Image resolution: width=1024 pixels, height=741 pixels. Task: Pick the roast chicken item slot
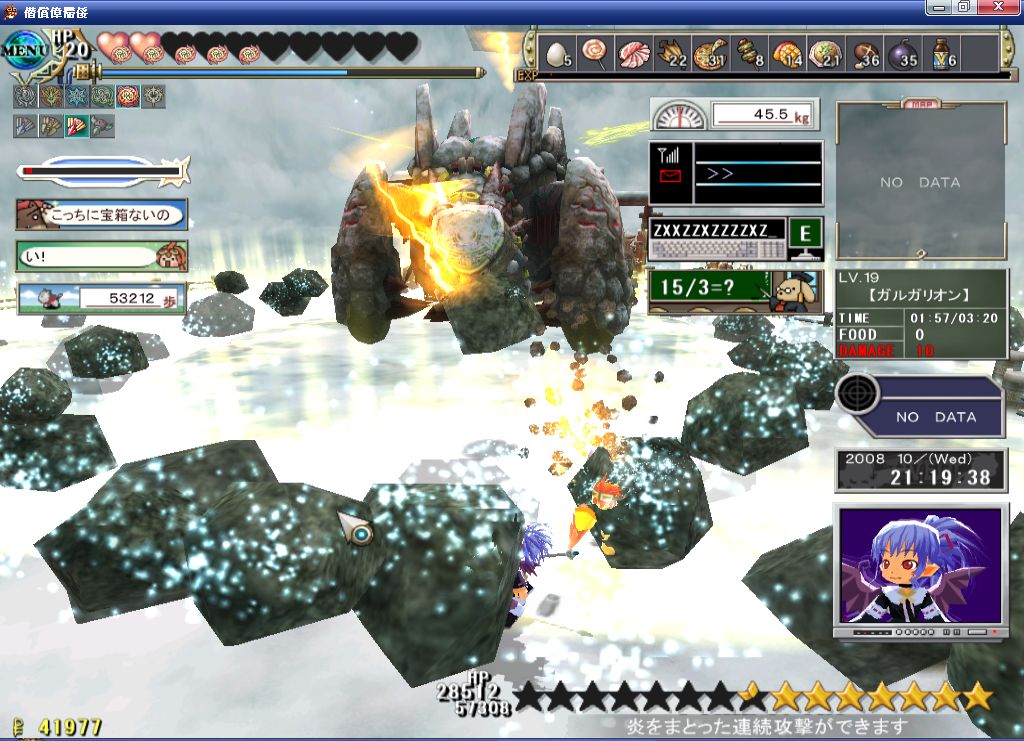pos(671,54)
